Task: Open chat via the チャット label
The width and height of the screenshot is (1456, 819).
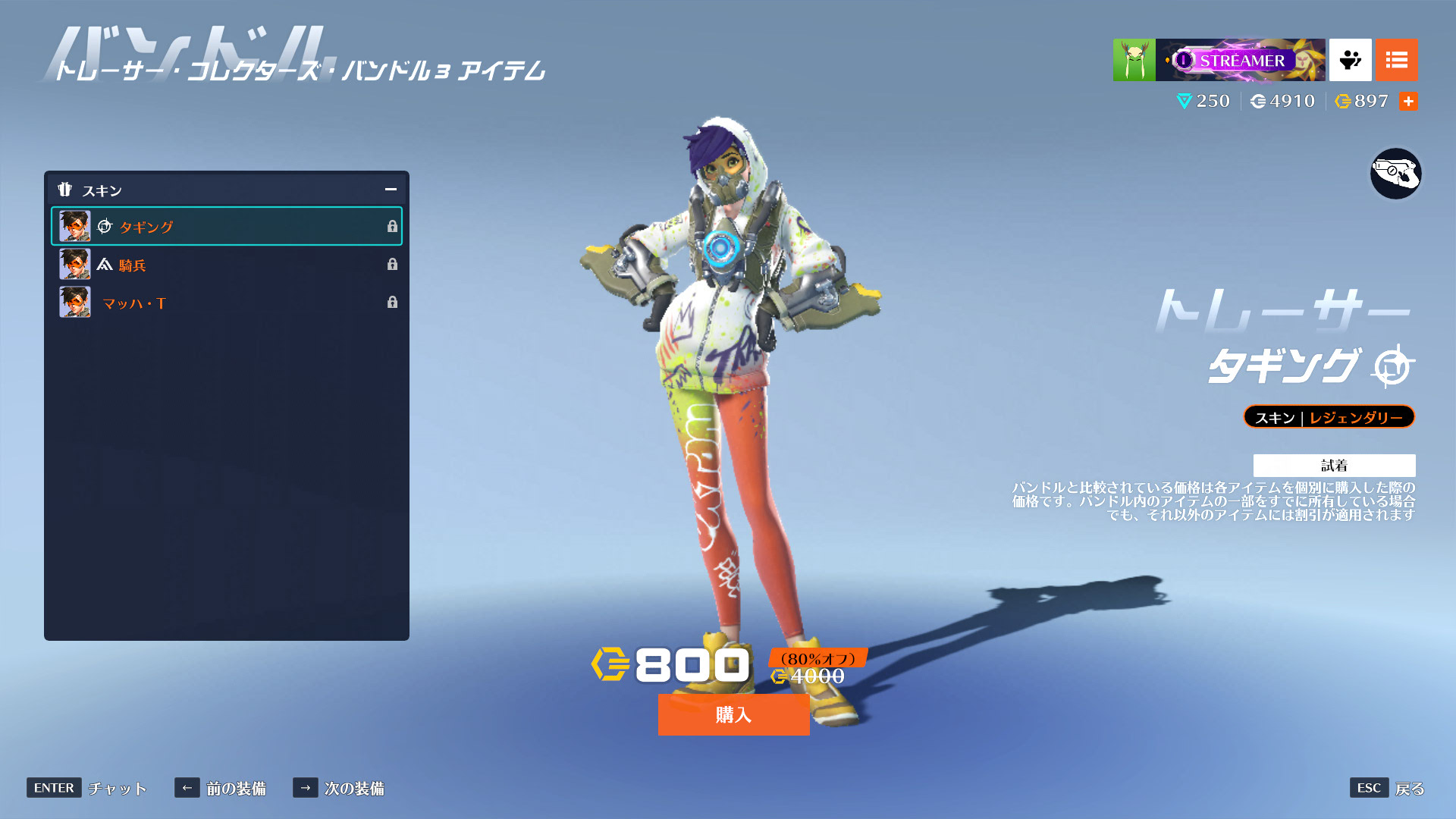Action: [x=117, y=788]
